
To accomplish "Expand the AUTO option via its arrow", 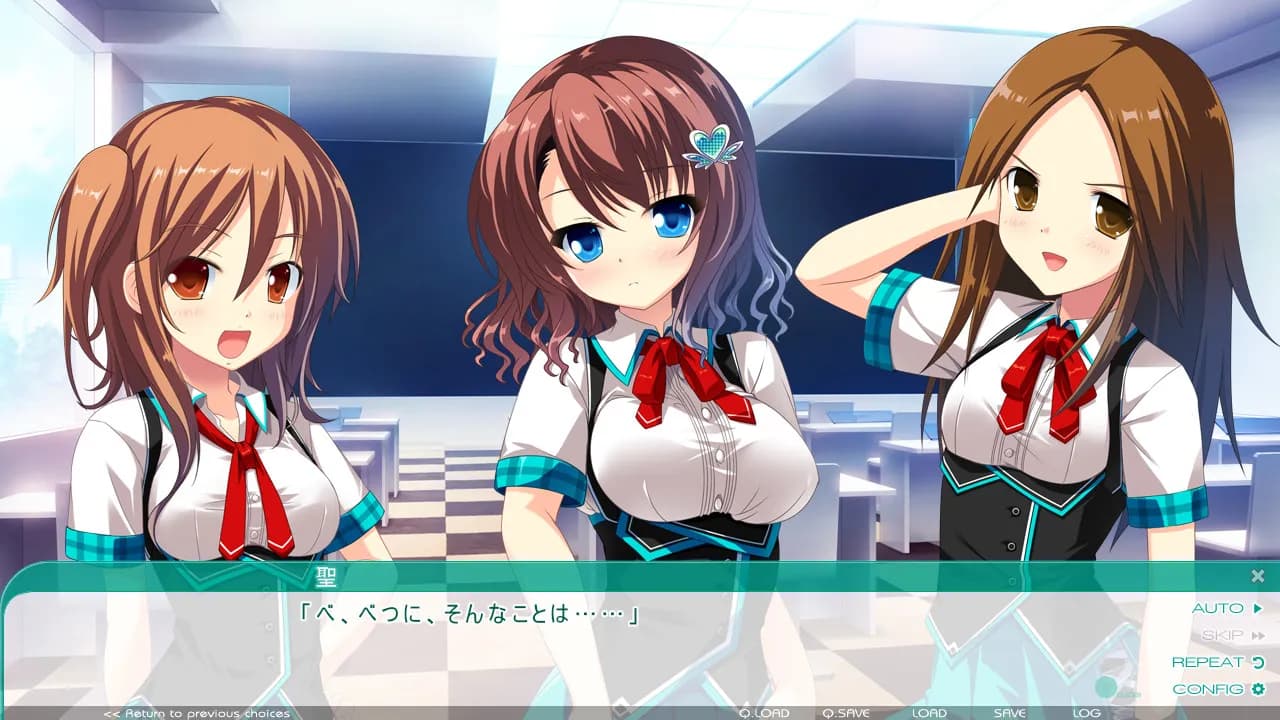I will (1258, 608).
